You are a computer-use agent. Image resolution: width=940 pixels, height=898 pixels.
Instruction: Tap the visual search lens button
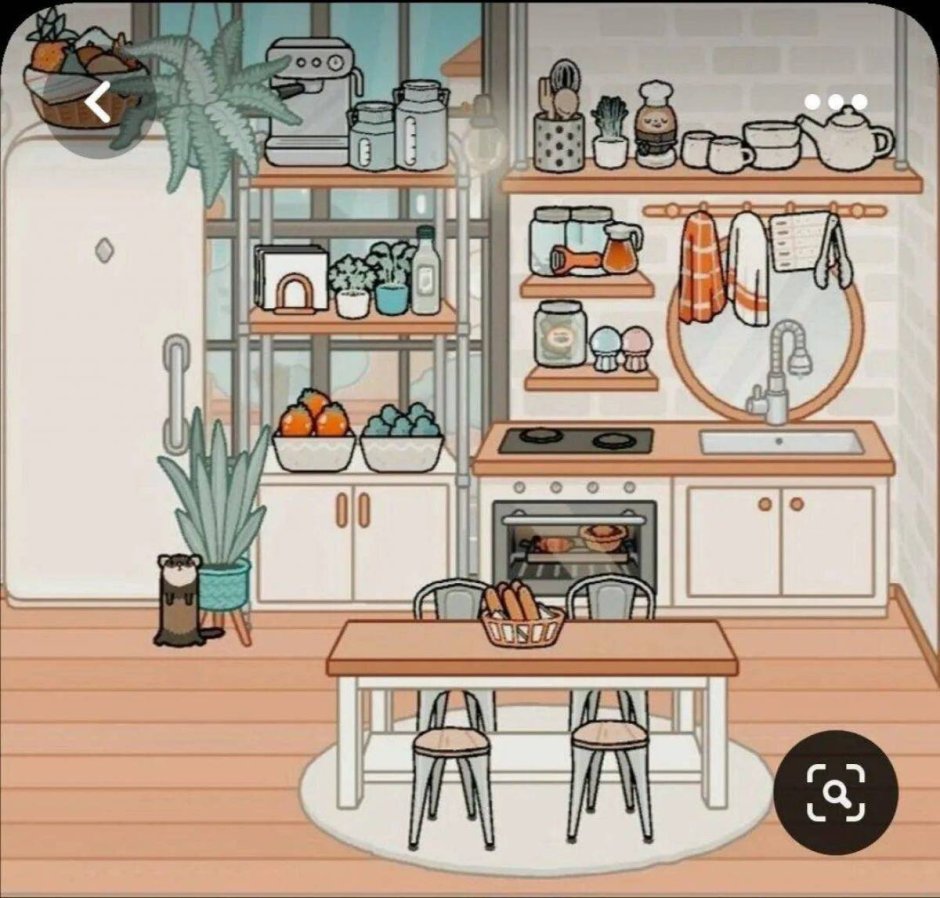click(x=836, y=792)
